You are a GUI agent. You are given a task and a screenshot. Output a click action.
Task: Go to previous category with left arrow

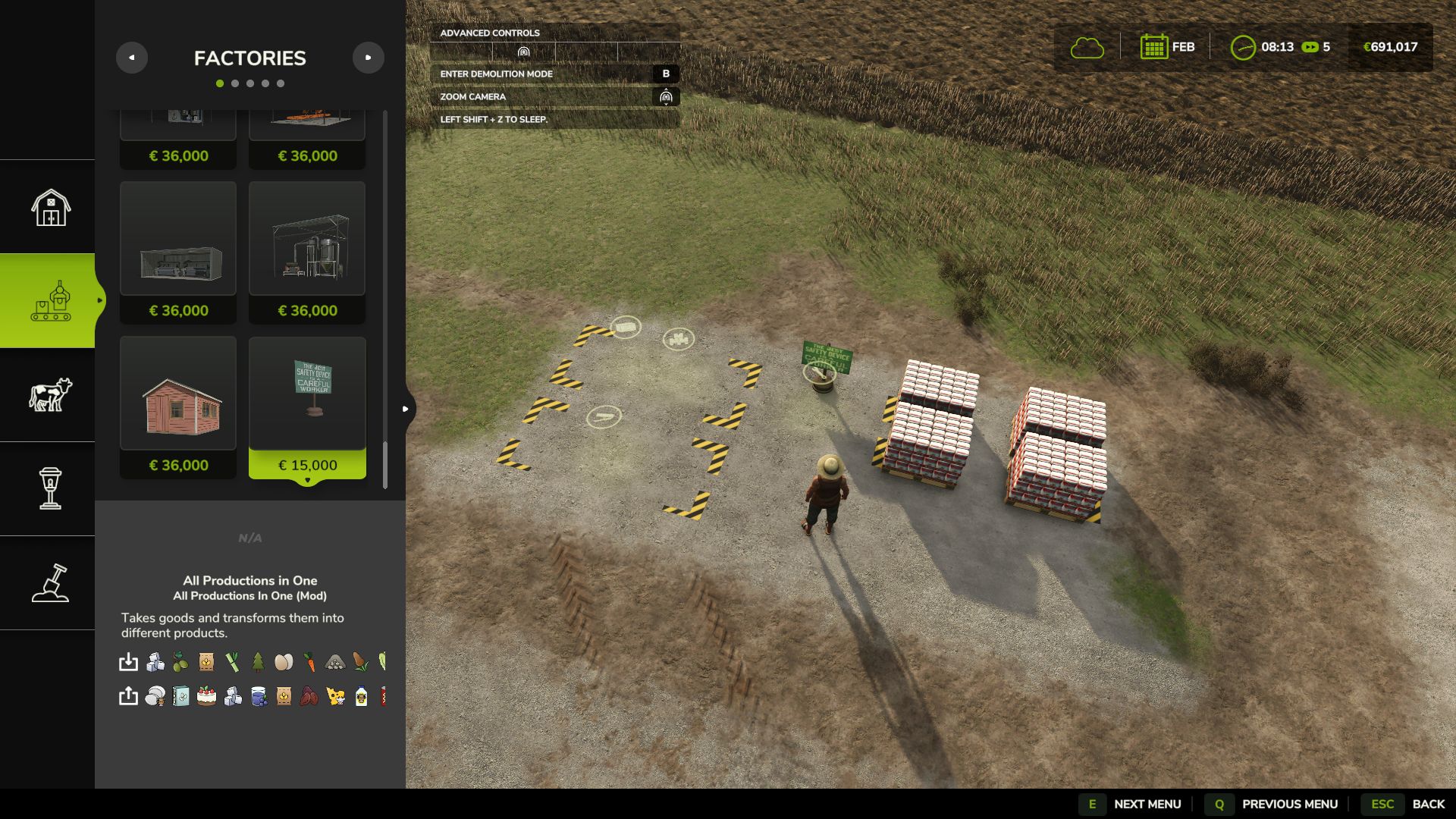coord(132,58)
